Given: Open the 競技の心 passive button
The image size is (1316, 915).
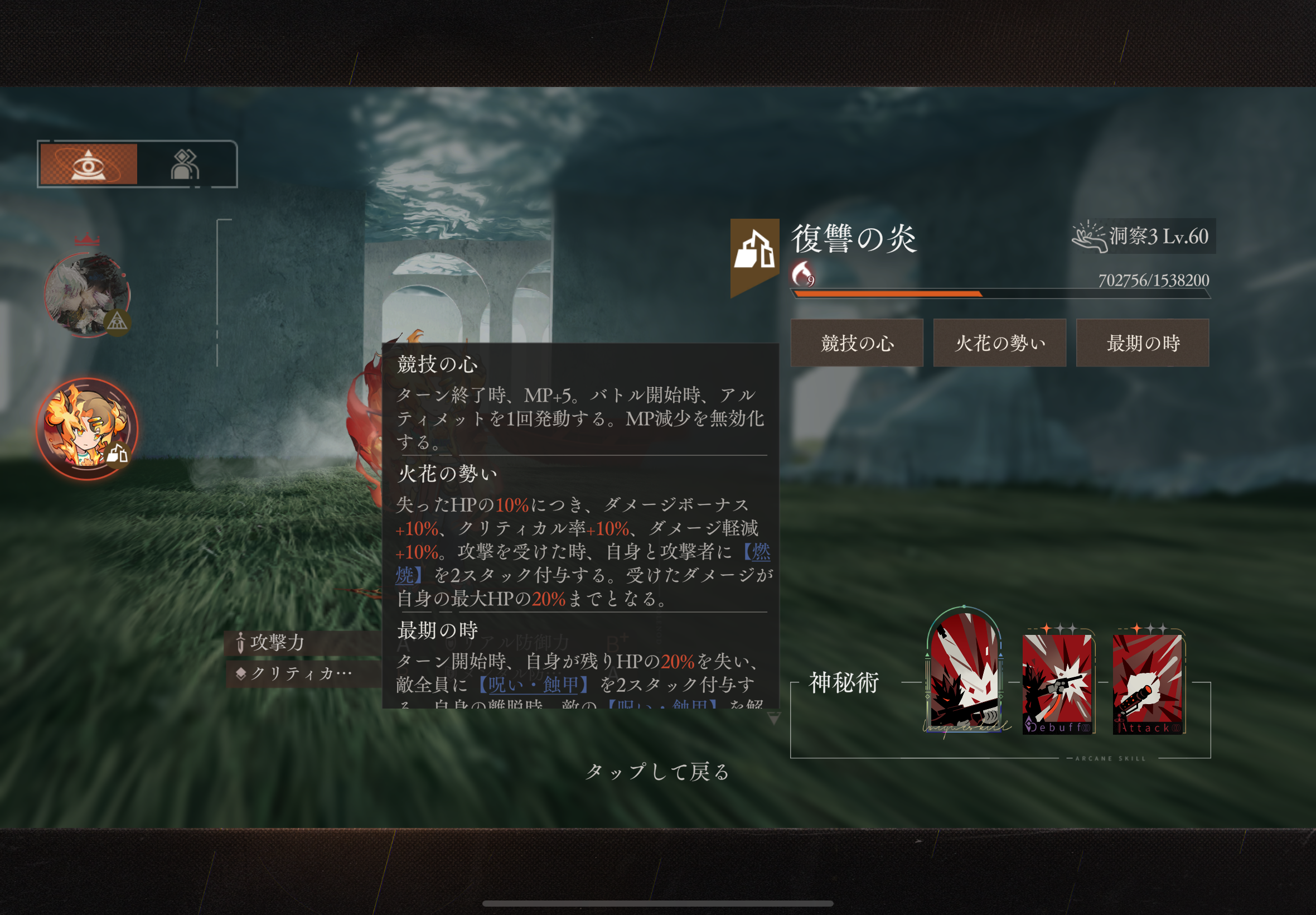Looking at the screenshot, I should (x=857, y=343).
